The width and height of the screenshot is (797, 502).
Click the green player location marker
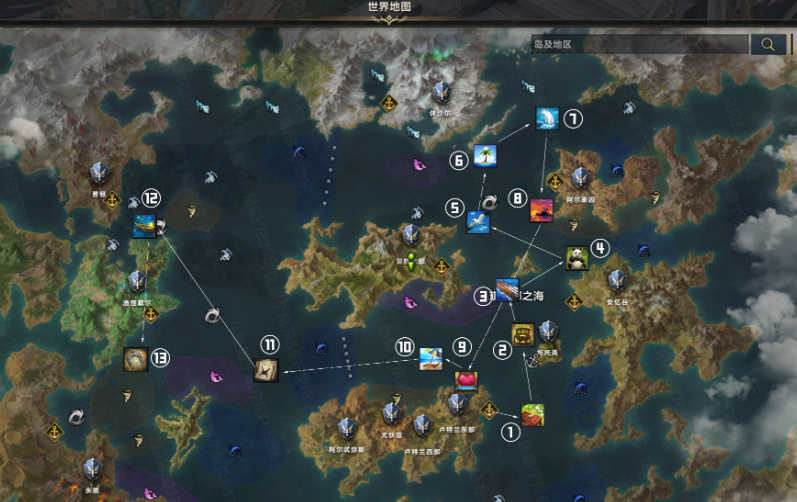point(410,263)
